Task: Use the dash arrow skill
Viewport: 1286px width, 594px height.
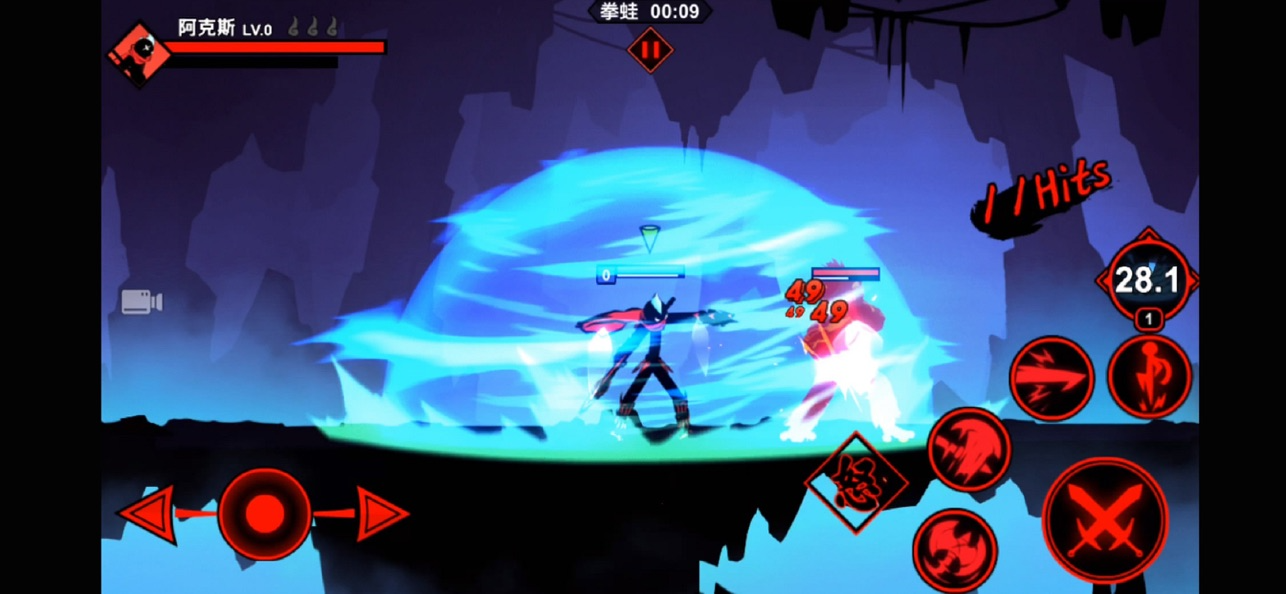Action: point(1051,378)
